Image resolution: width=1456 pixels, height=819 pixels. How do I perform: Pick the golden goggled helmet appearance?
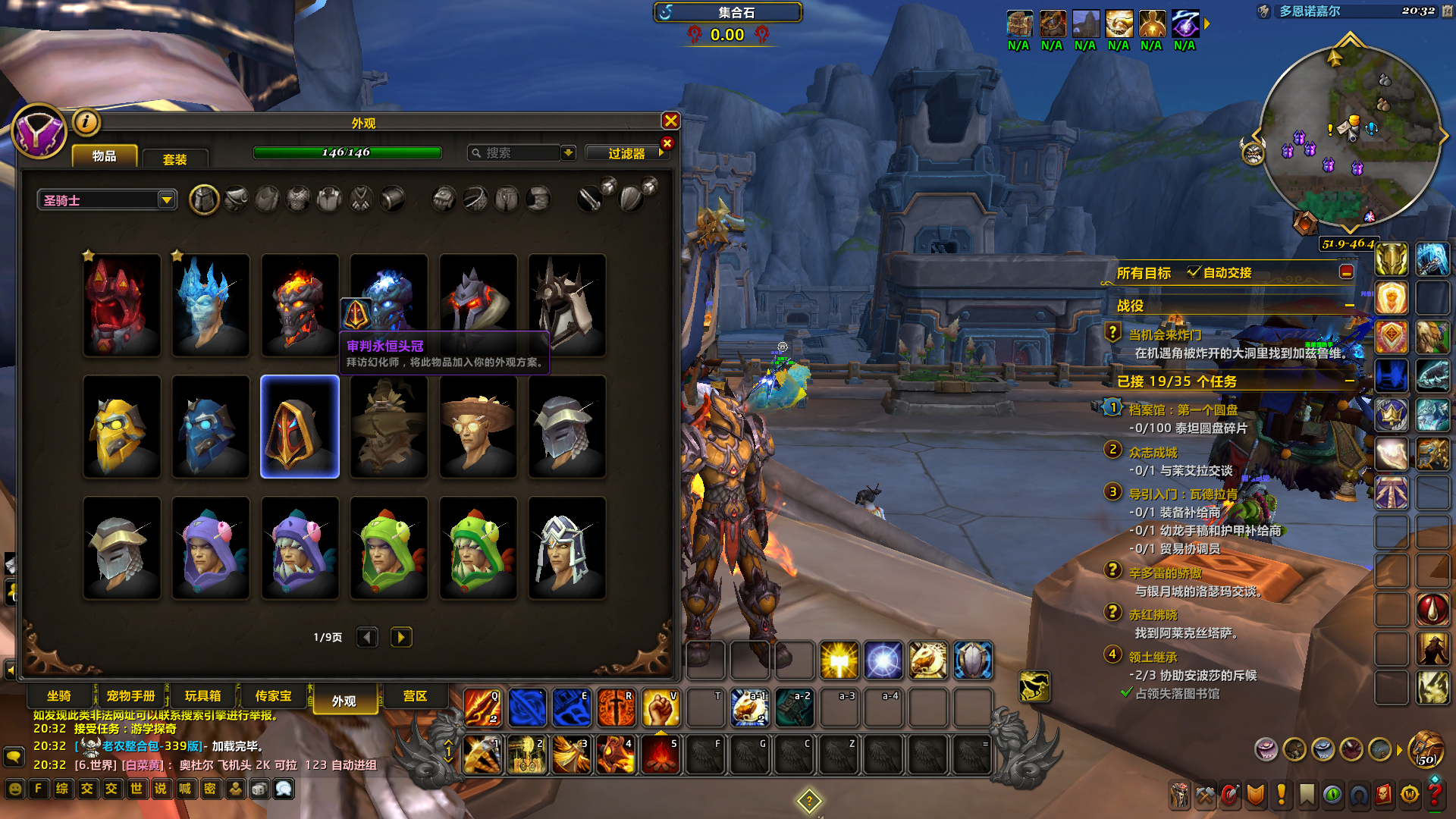point(122,427)
